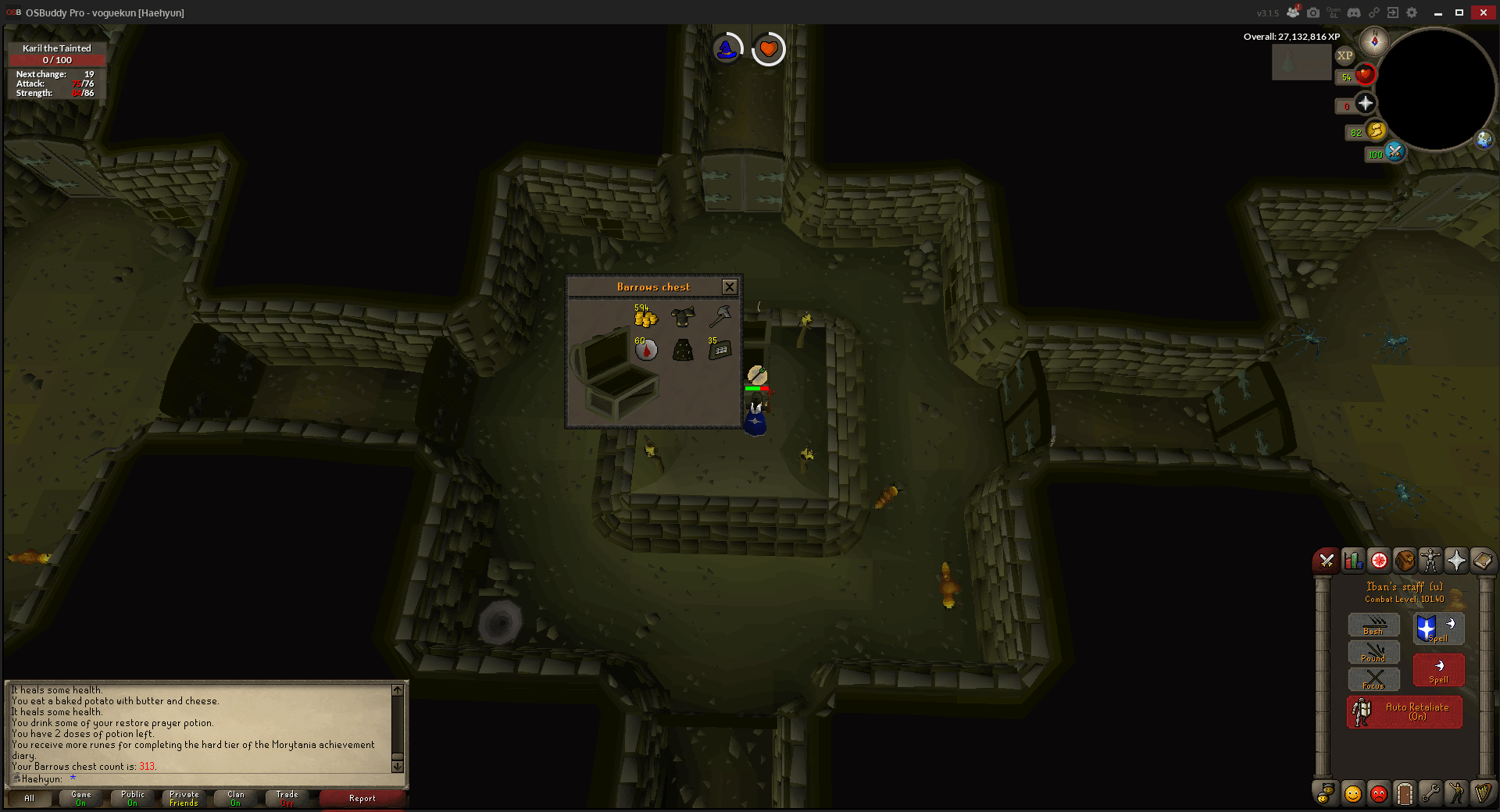The image size is (1500, 812).
Task: Open the Quest journal tab
Action: coord(1379,560)
